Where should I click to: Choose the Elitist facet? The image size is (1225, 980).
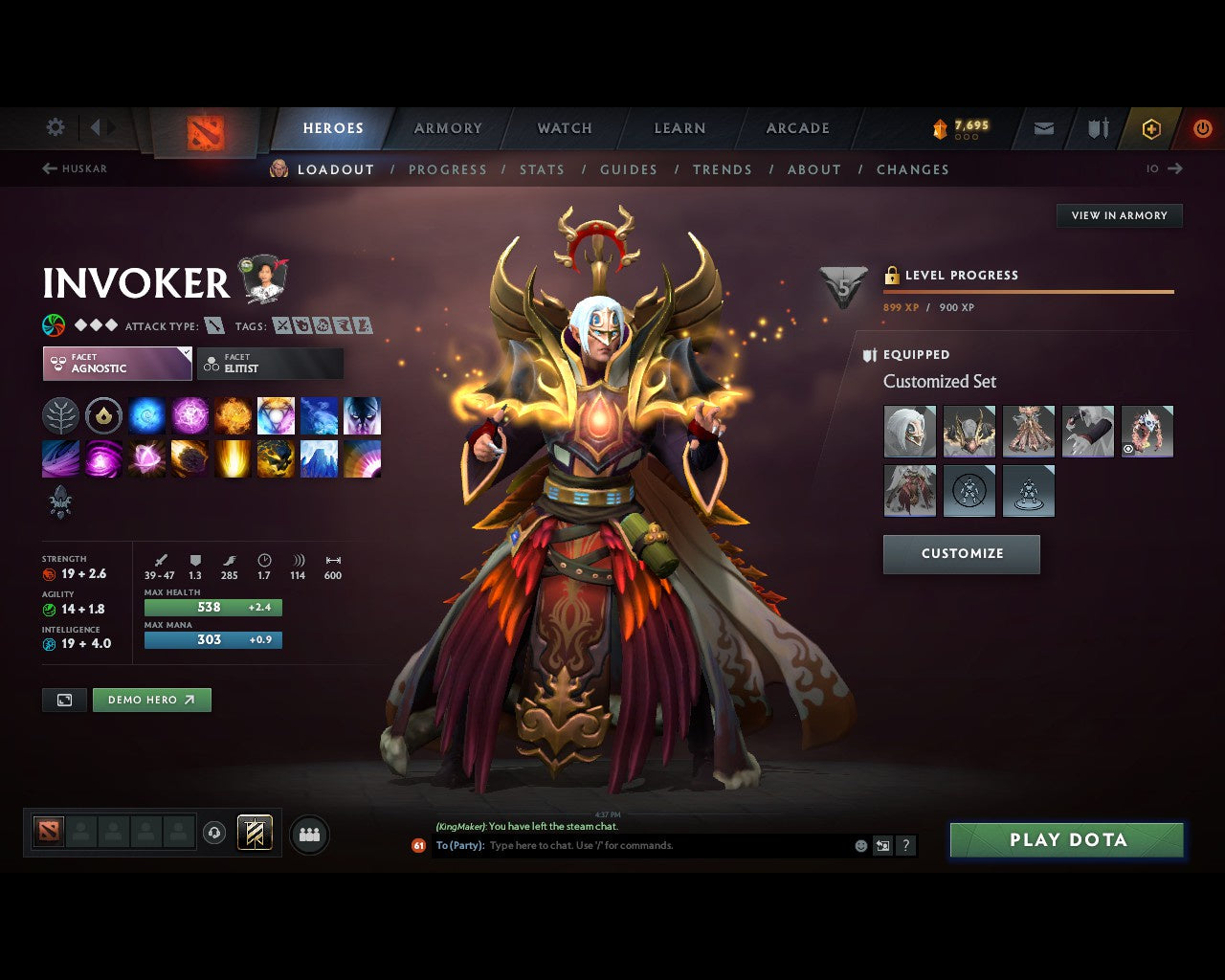coord(270,364)
